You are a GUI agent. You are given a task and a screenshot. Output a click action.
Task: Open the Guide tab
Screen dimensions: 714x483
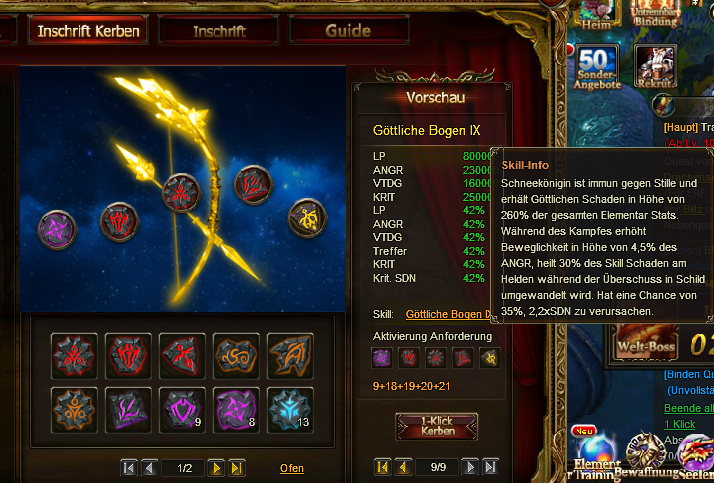[347, 31]
